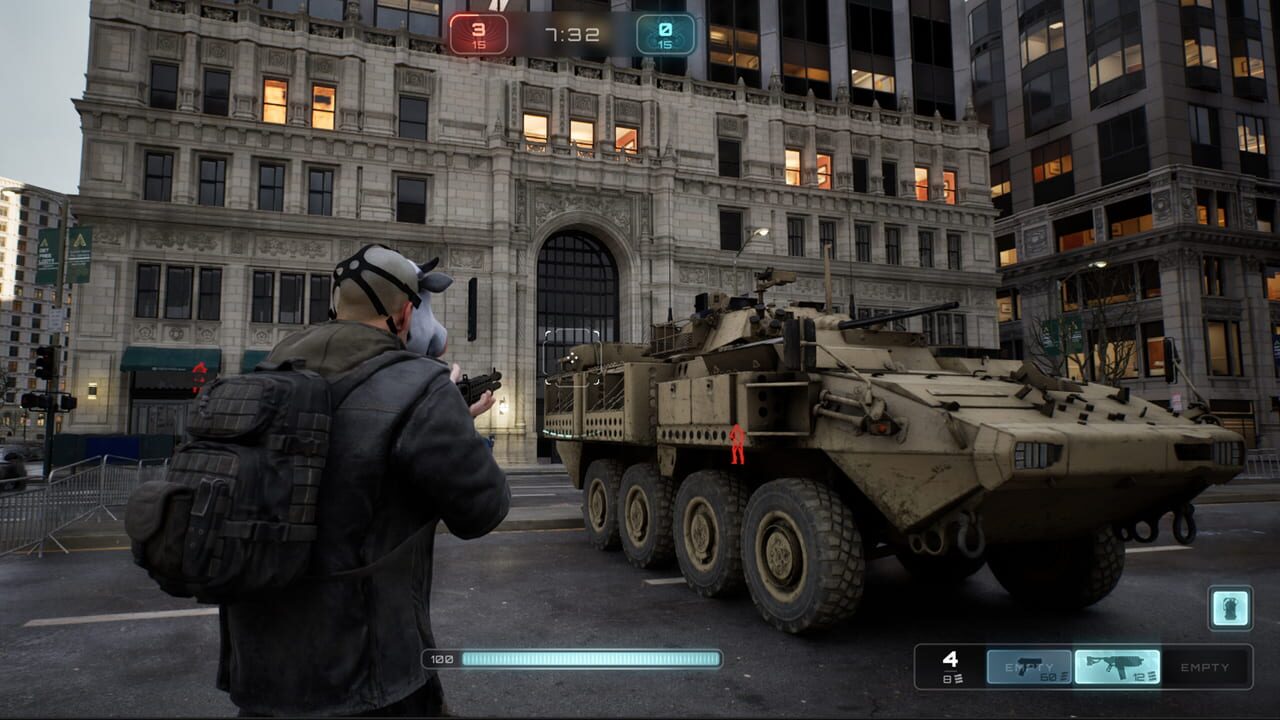Select the submachine gun weapon slot
This screenshot has height=720, width=1280.
point(1117,667)
